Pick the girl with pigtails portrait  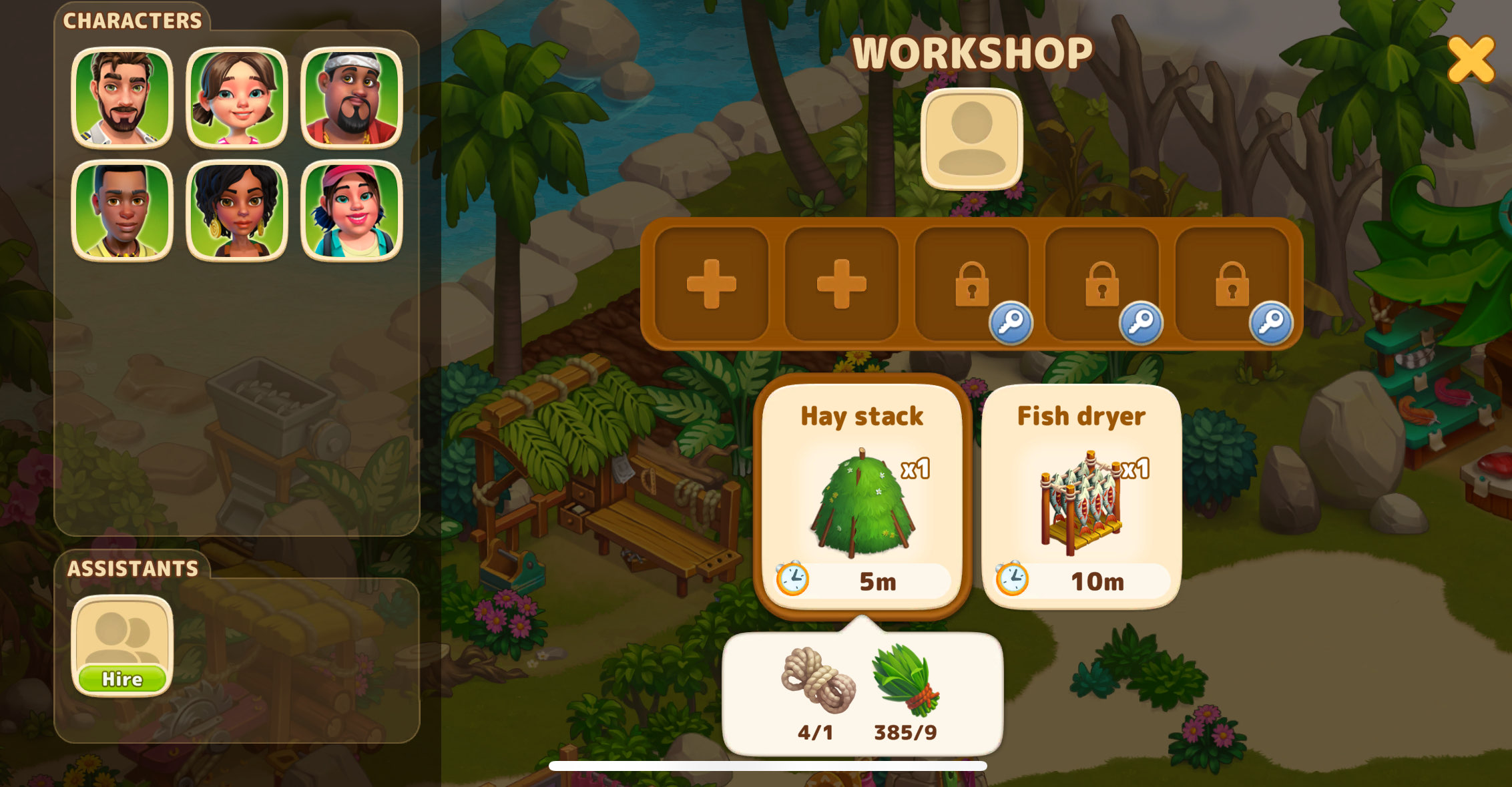237,97
